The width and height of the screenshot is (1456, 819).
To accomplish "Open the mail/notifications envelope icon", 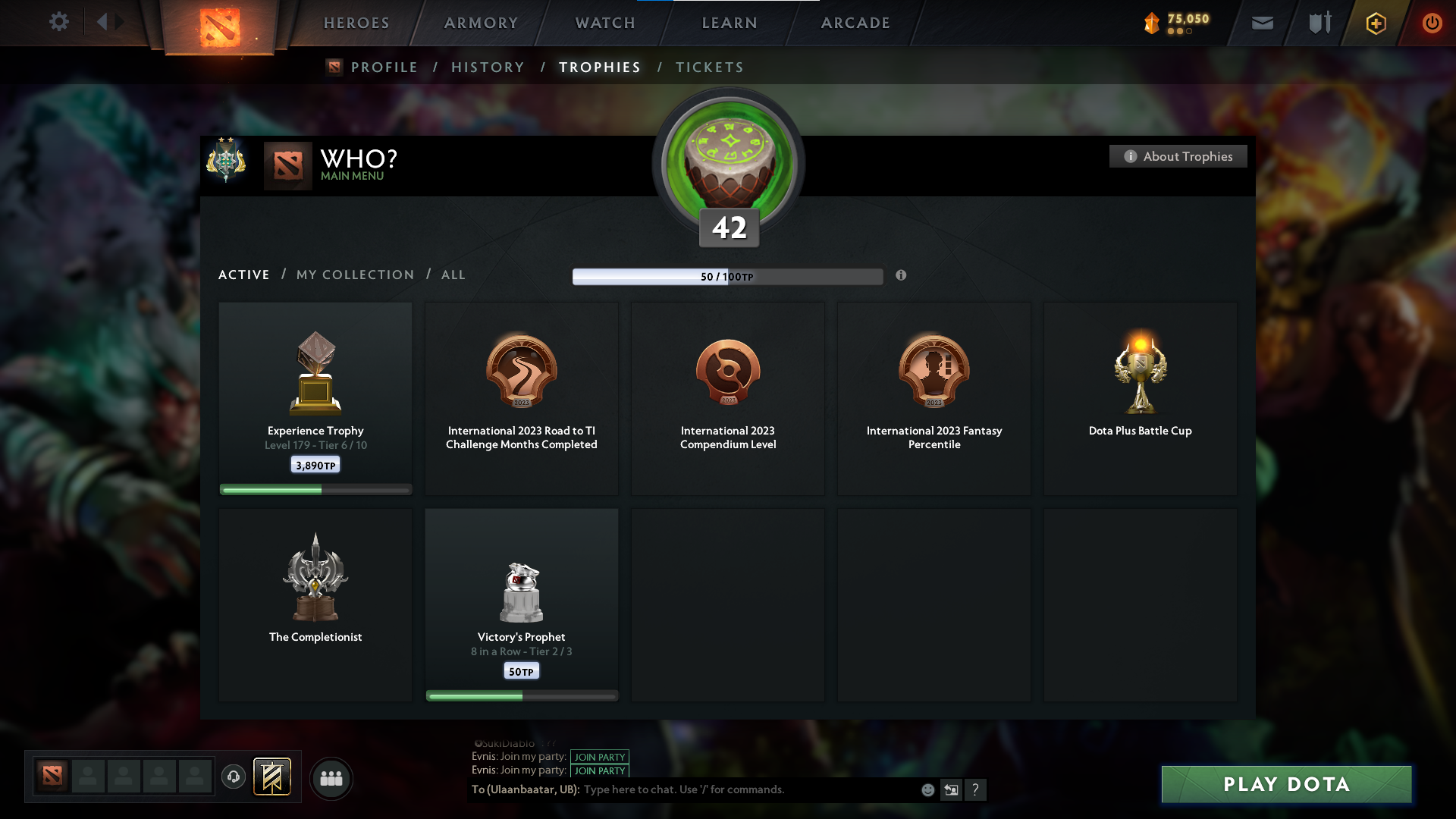I will pos(1262,23).
